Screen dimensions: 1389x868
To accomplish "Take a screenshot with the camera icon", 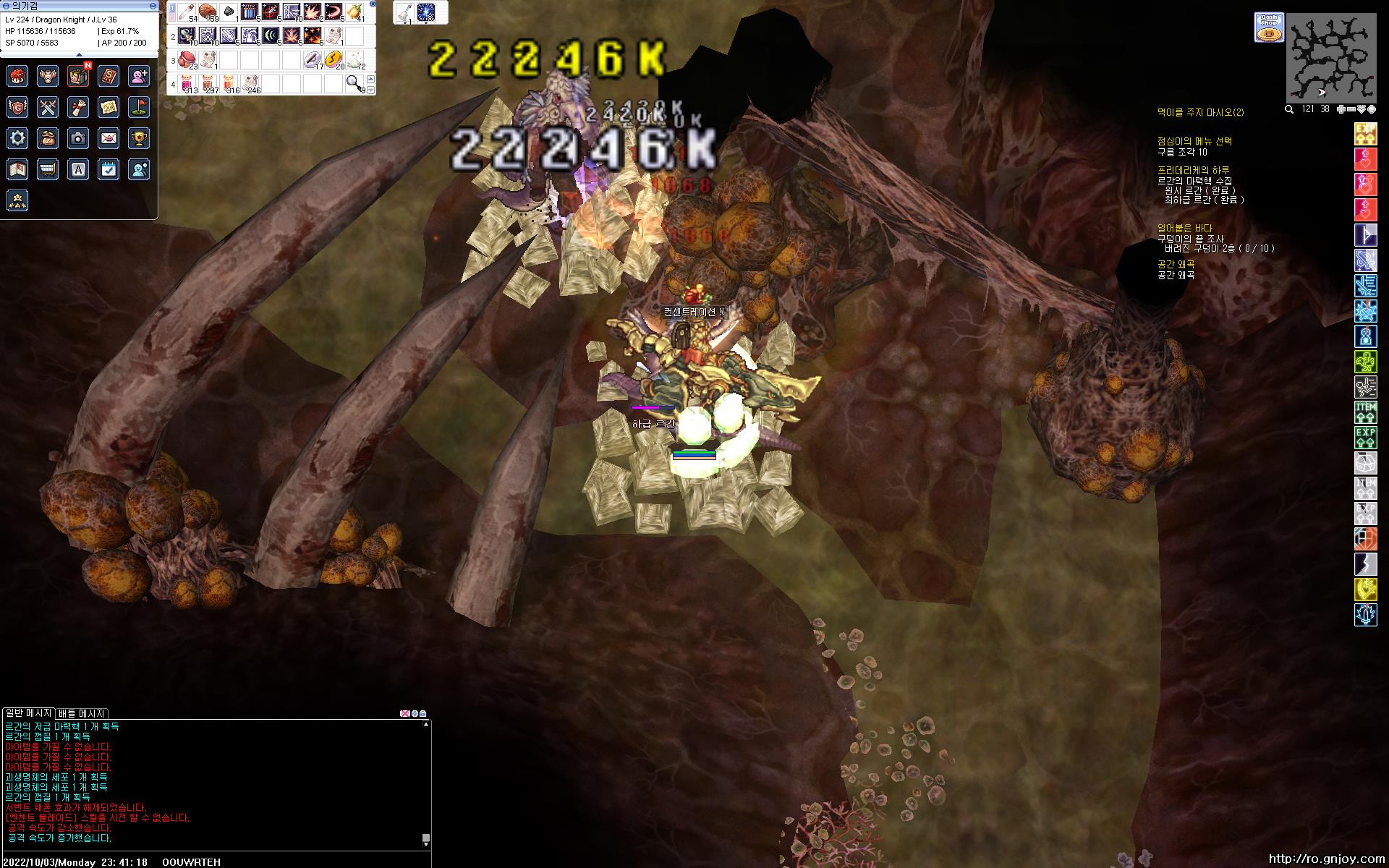I will (x=78, y=138).
